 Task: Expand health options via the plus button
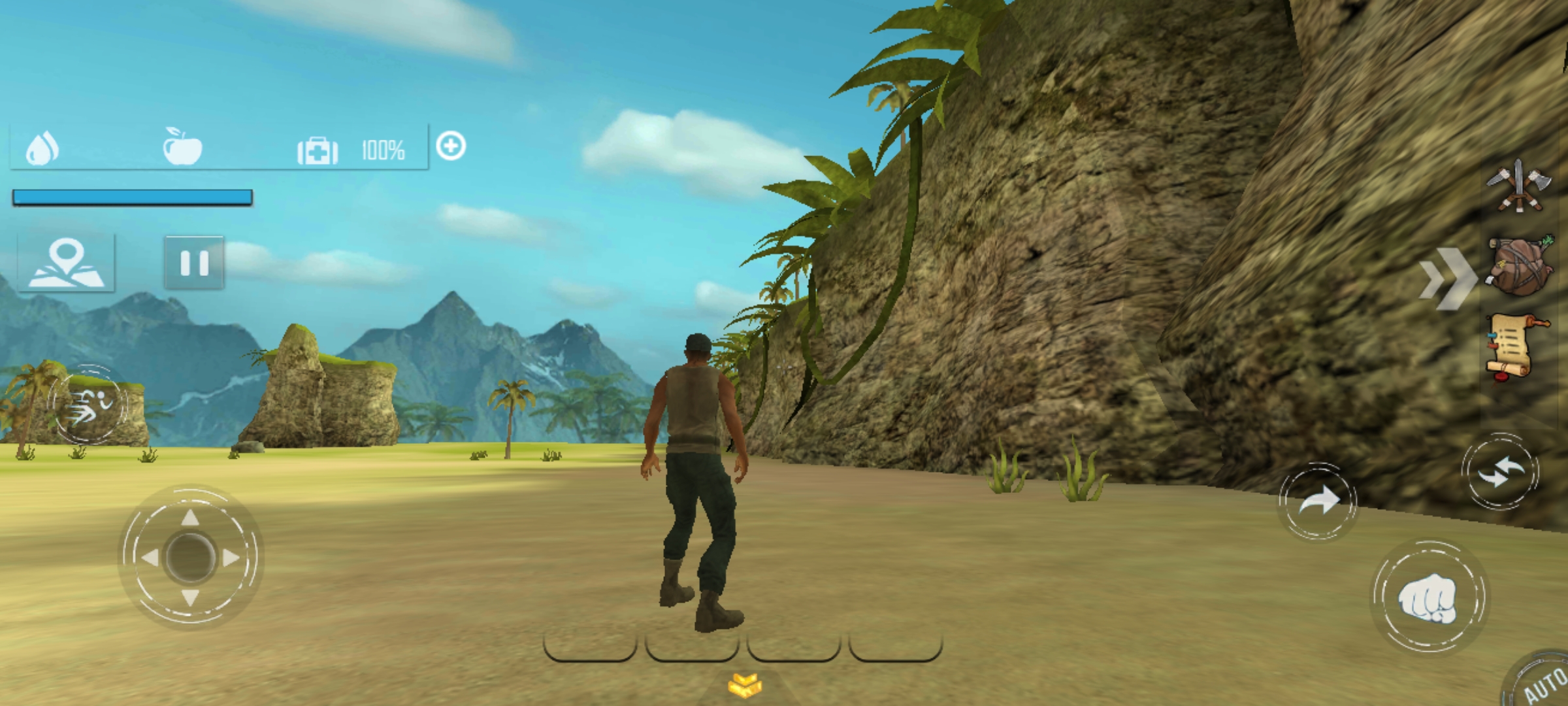coord(452,146)
